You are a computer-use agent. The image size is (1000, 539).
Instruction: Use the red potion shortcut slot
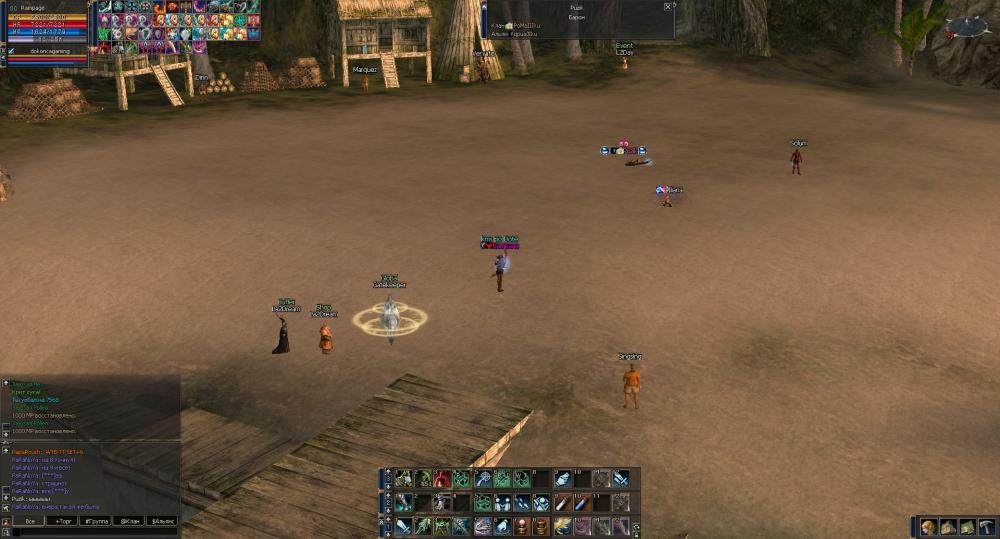[442, 479]
